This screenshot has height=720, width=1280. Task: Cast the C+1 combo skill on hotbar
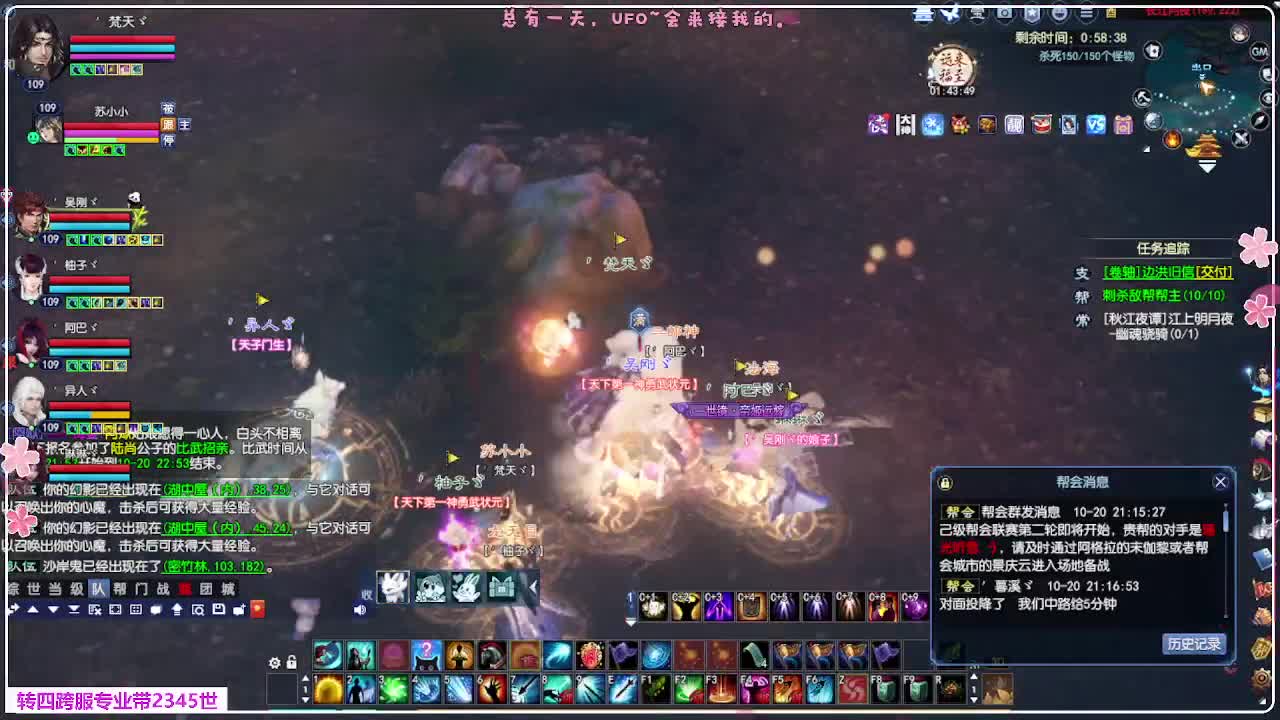pyautogui.click(x=653, y=604)
